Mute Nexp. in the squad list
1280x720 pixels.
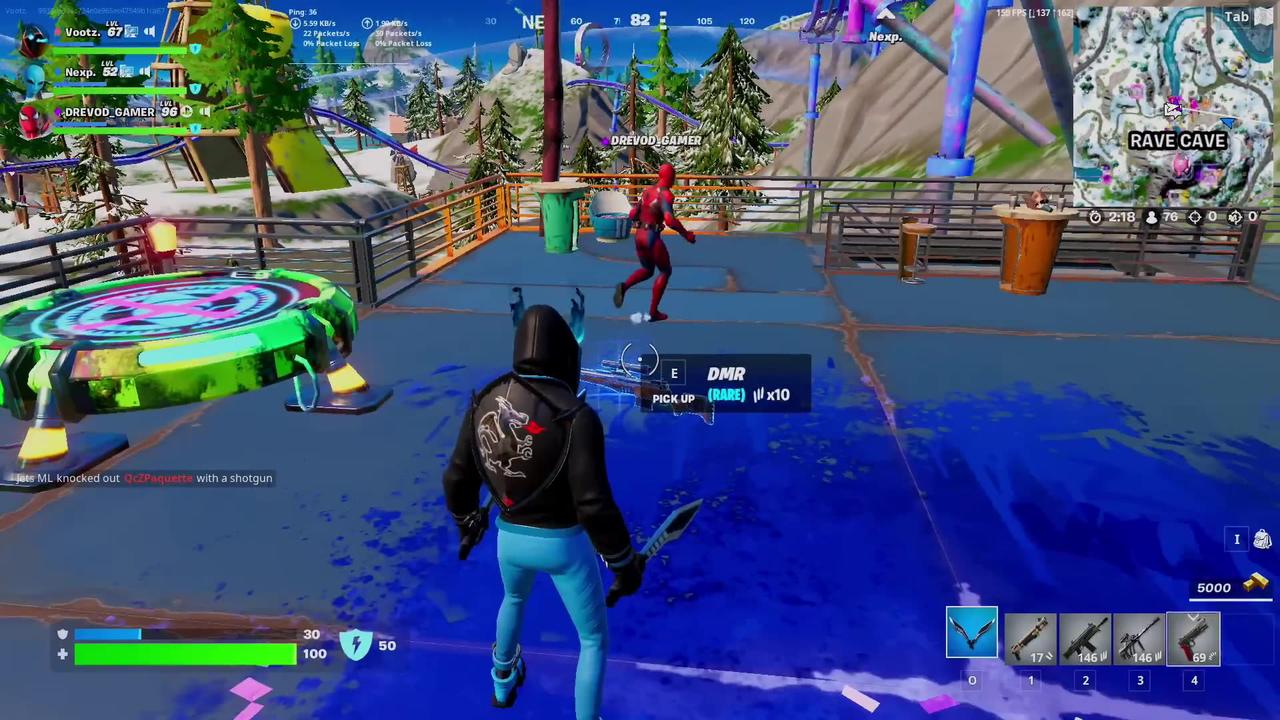tap(144, 71)
